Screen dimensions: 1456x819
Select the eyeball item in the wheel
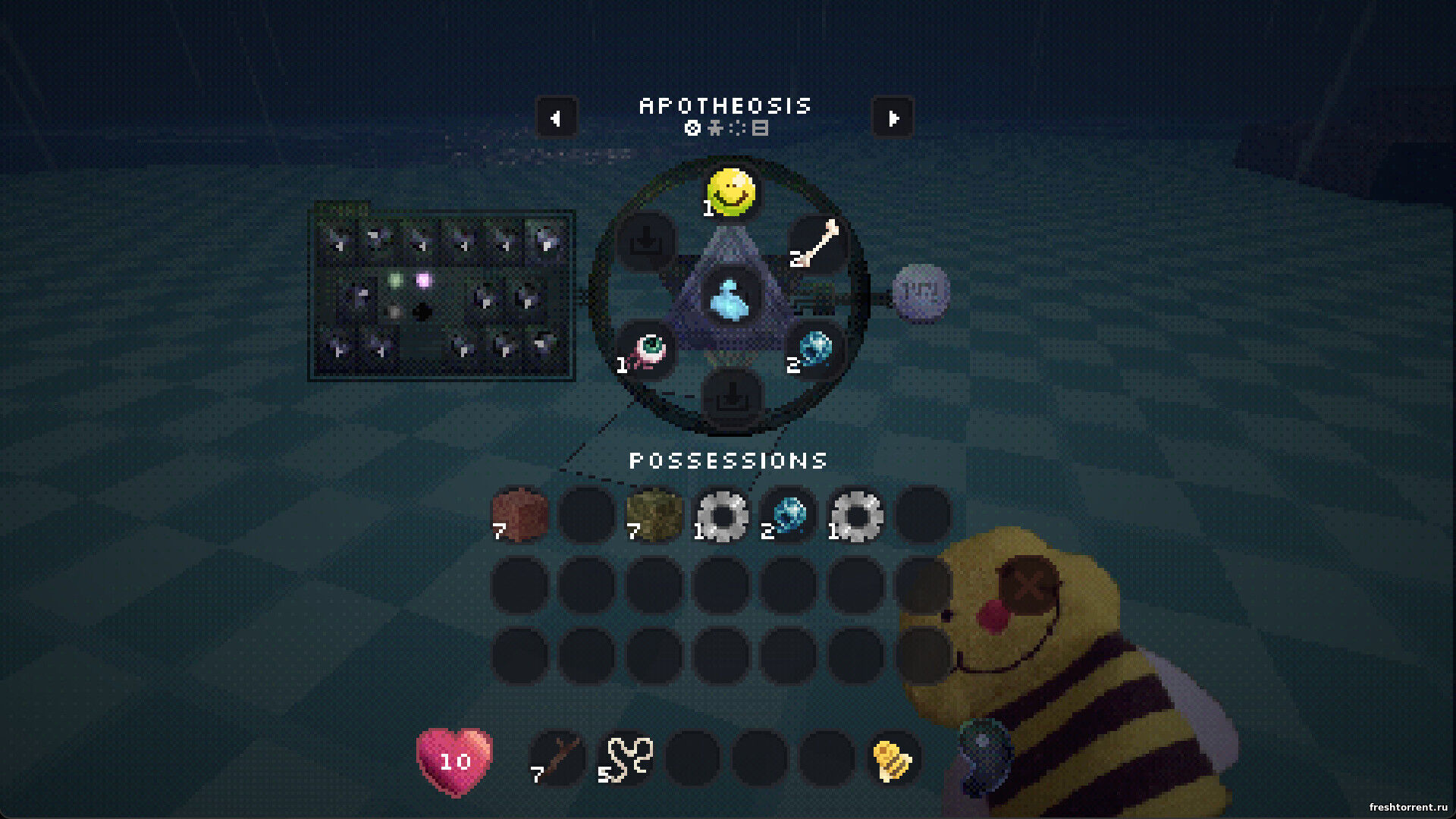646,351
